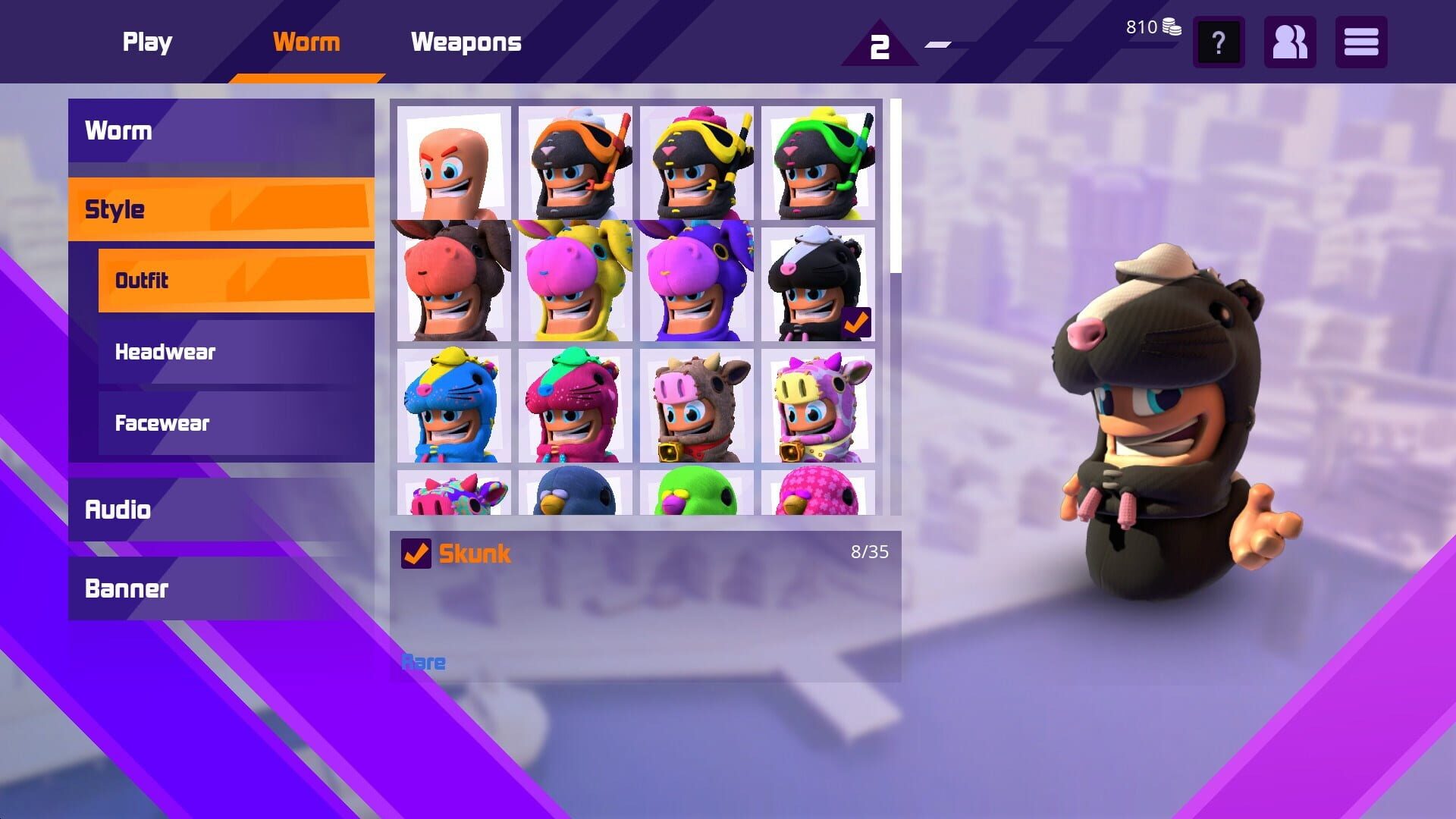The height and width of the screenshot is (819, 1456).
Task: Select the orange snorkel outfit thumbnail
Action: click(x=575, y=162)
